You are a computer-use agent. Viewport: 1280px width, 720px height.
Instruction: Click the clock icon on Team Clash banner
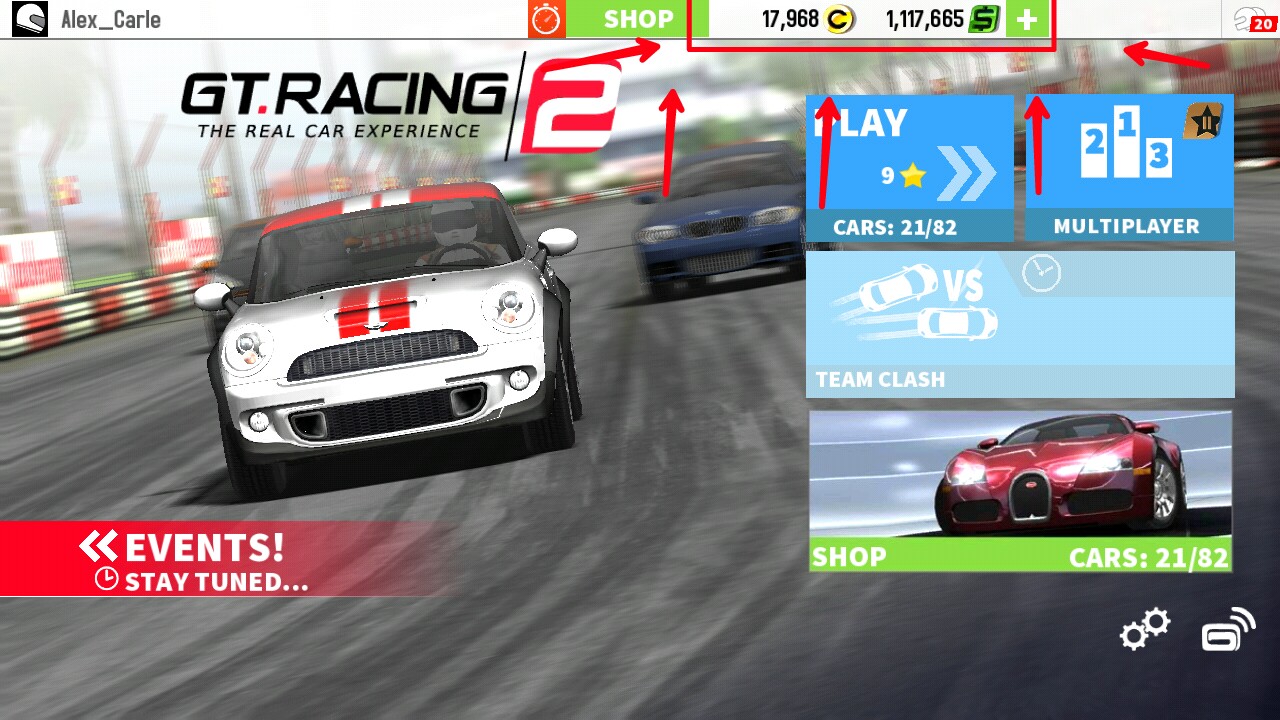(1043, 272)
